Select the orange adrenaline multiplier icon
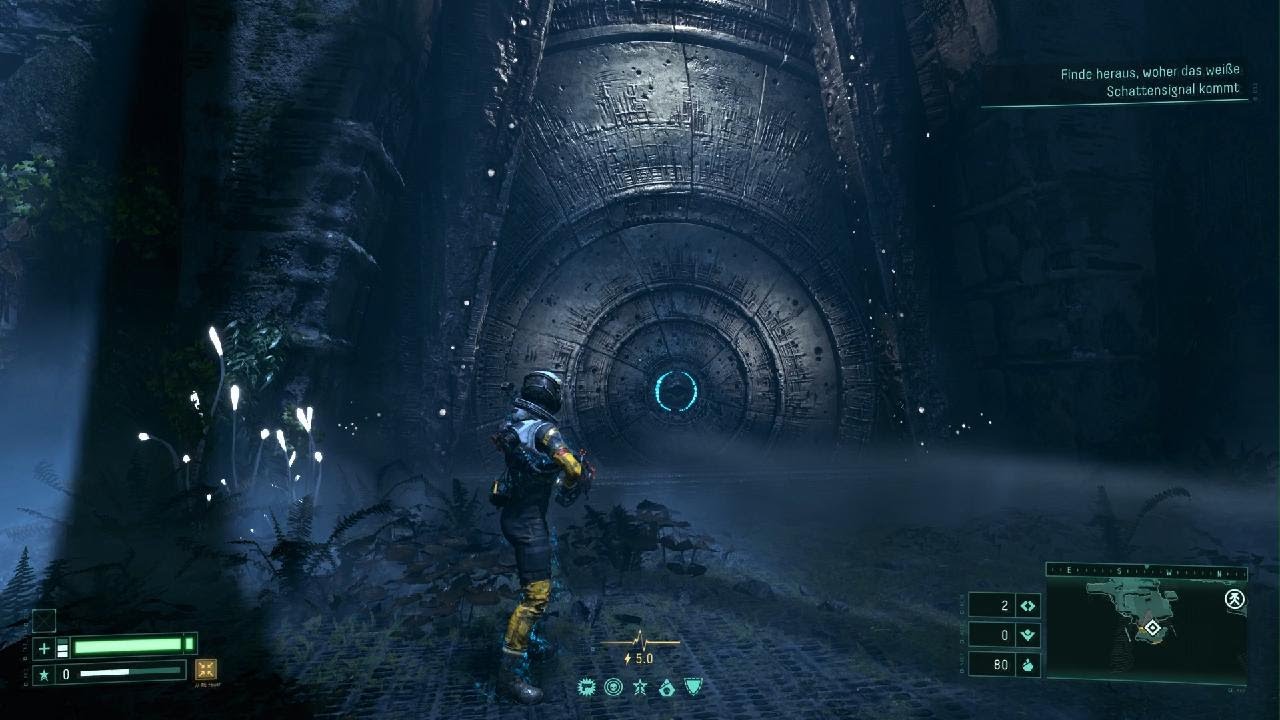Screen dimensions: 1280x720 click(x=207, y=671)
